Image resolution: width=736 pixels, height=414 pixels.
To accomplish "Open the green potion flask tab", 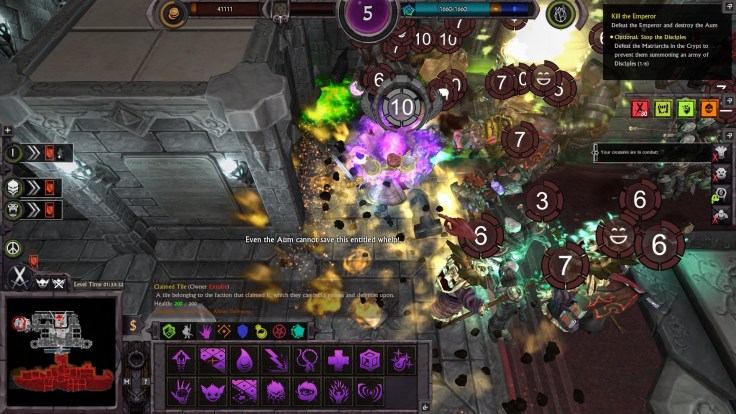I will point(261,331).
